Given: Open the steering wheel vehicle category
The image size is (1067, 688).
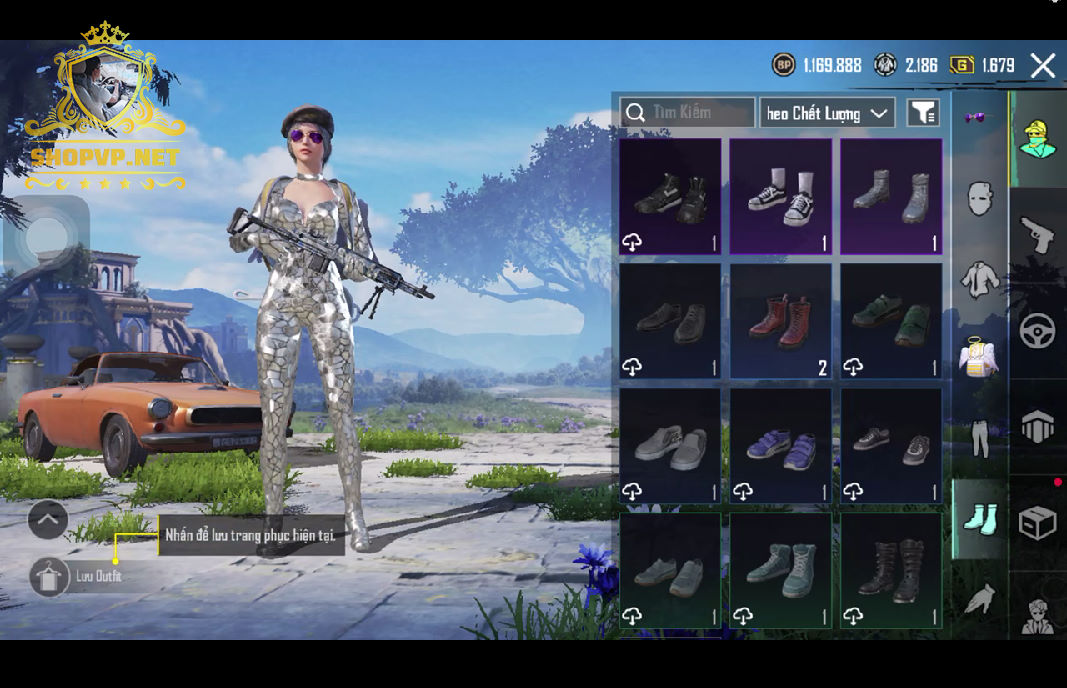Looking at the screenshot, I should 1038,330.
